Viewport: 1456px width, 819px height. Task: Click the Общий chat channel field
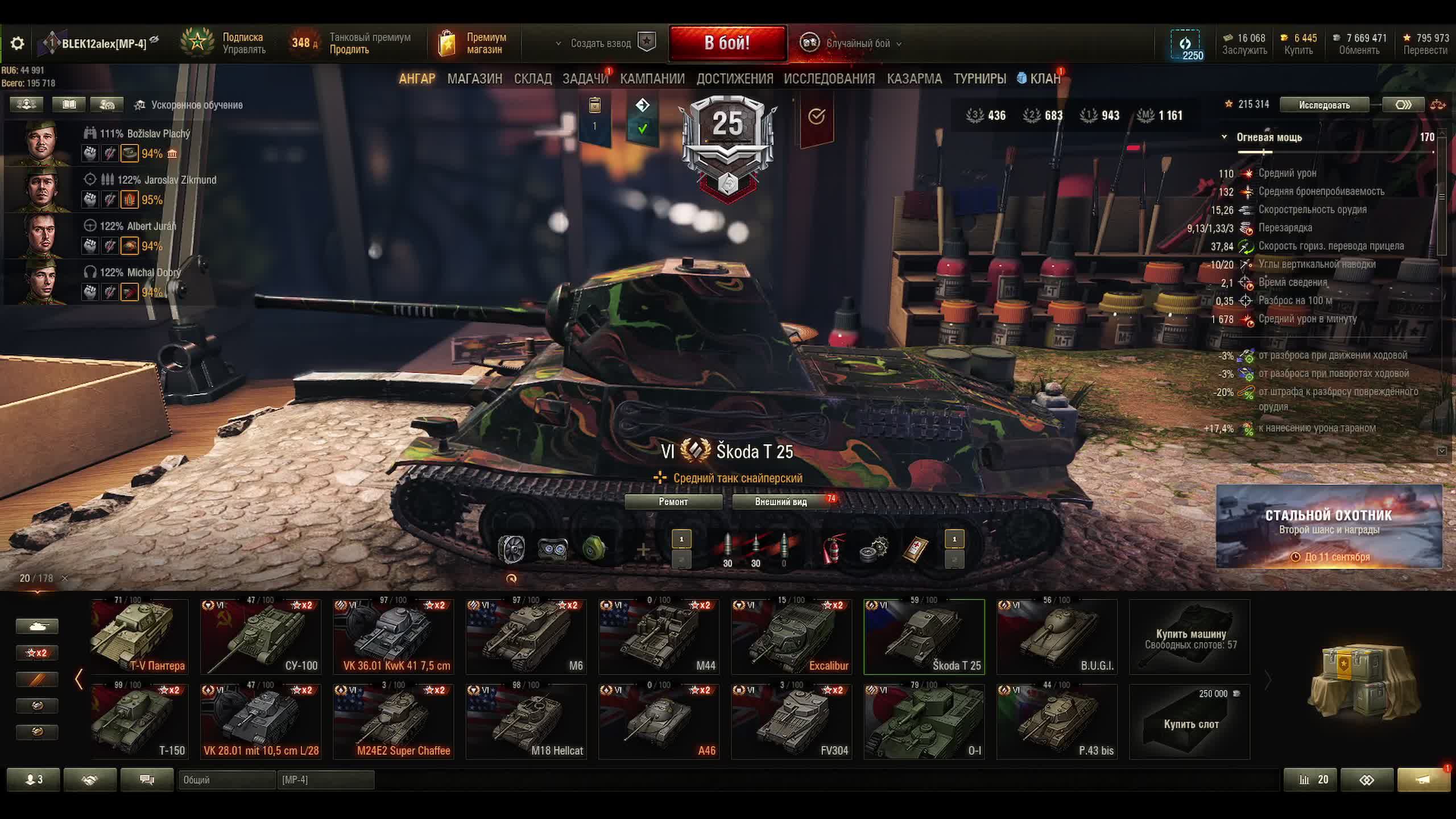point(226,780)
